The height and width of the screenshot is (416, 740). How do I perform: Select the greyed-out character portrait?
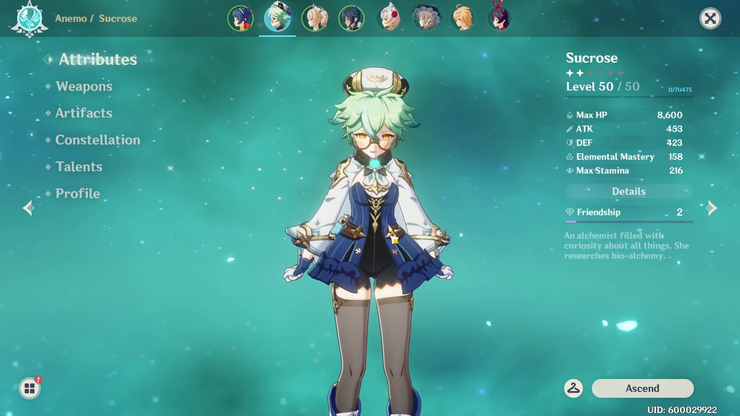(x=426, y=18)
